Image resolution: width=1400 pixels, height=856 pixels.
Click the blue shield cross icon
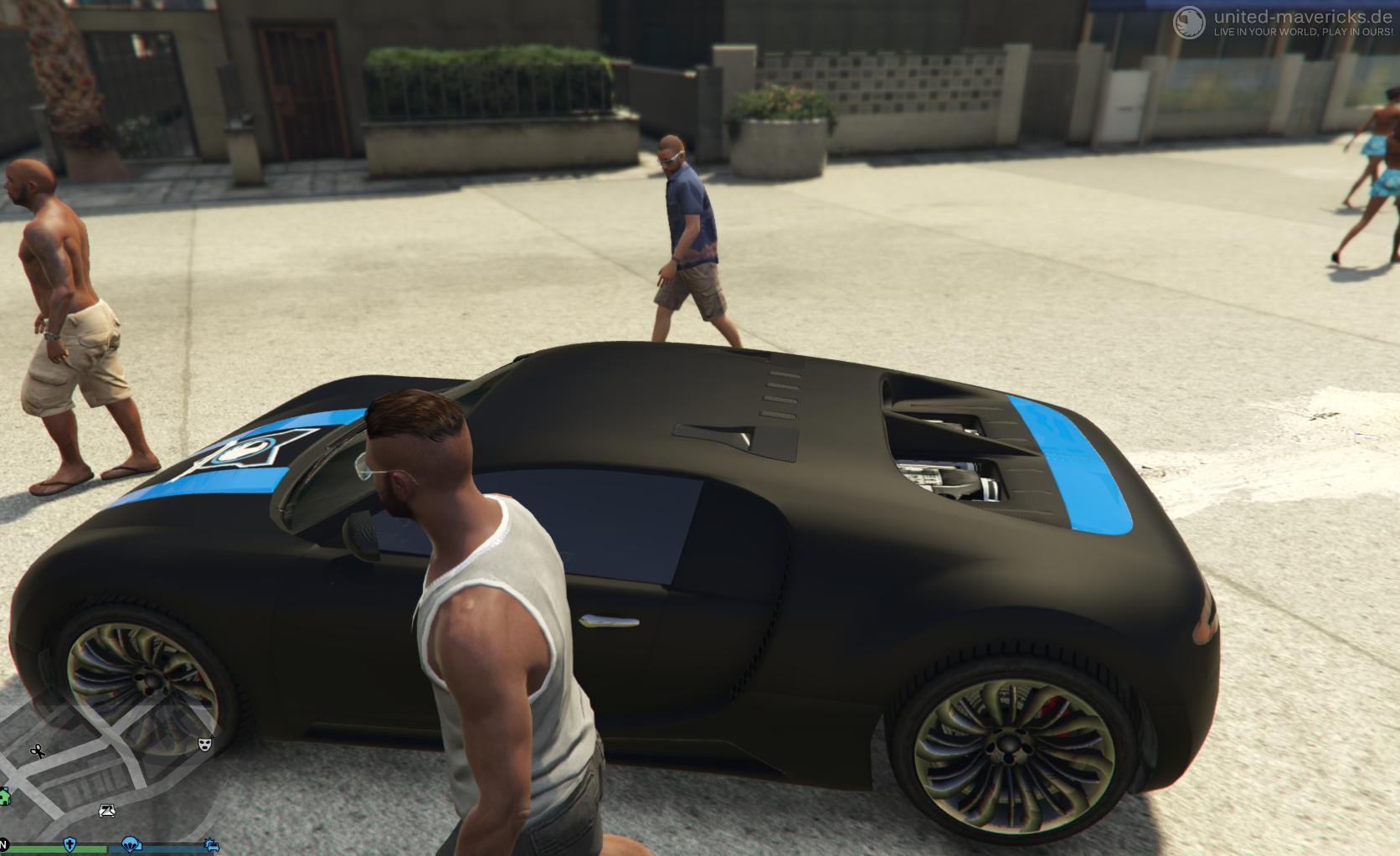coord(70,844)
